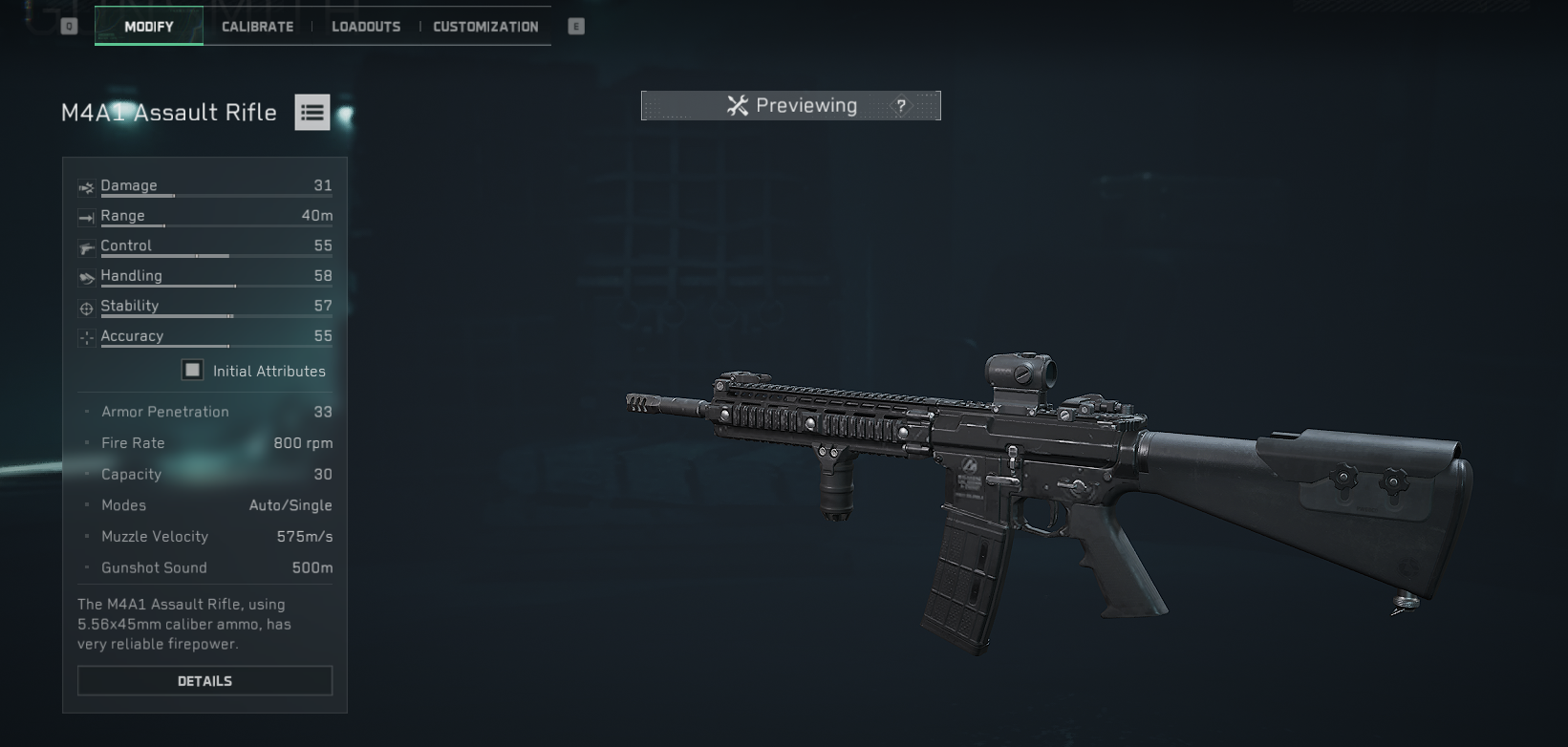Click the question mark help icon
The image size is (1568, 747).
[x=901, y=106]
